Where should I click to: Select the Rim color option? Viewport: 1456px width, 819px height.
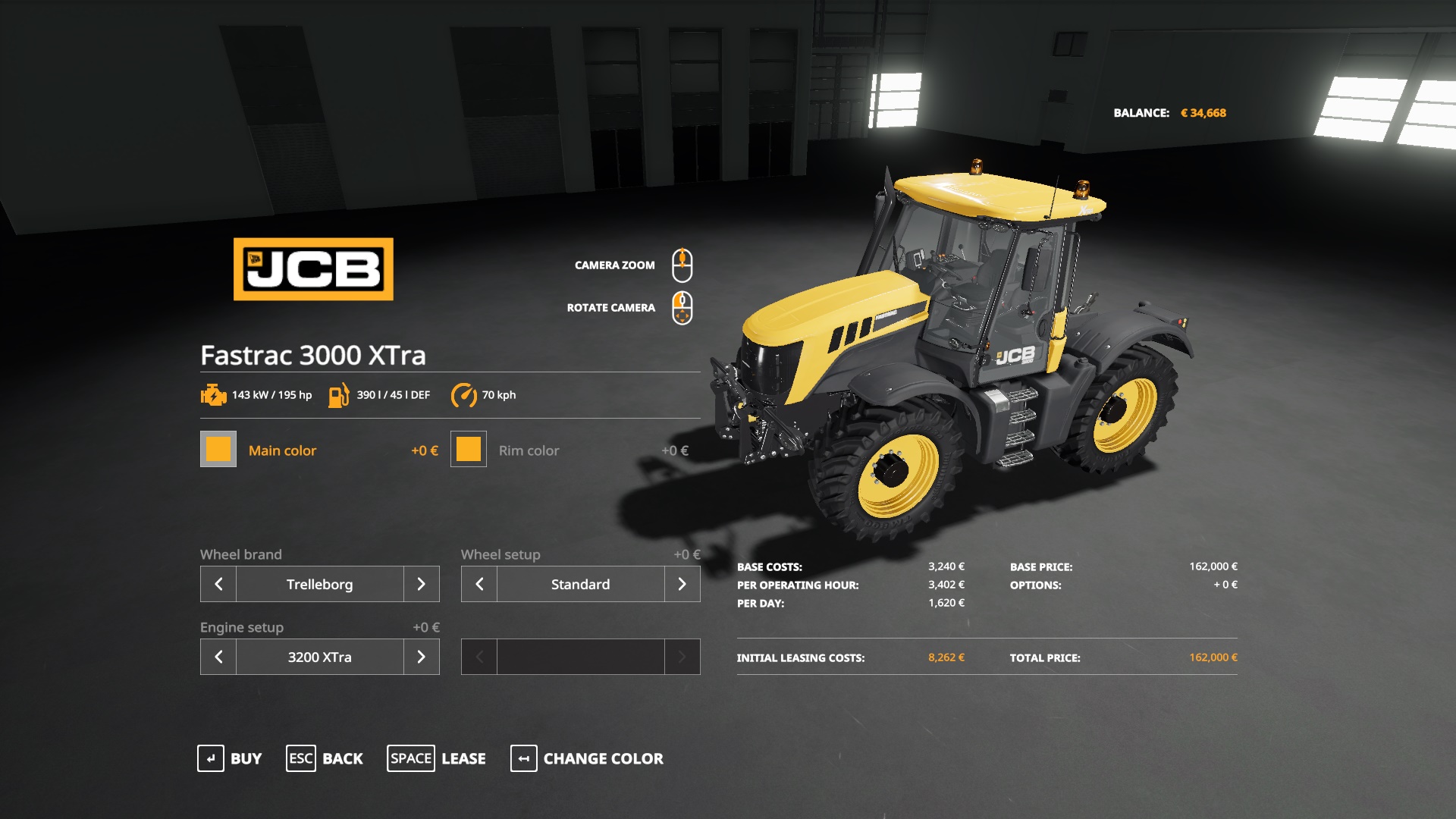point(528,450)
